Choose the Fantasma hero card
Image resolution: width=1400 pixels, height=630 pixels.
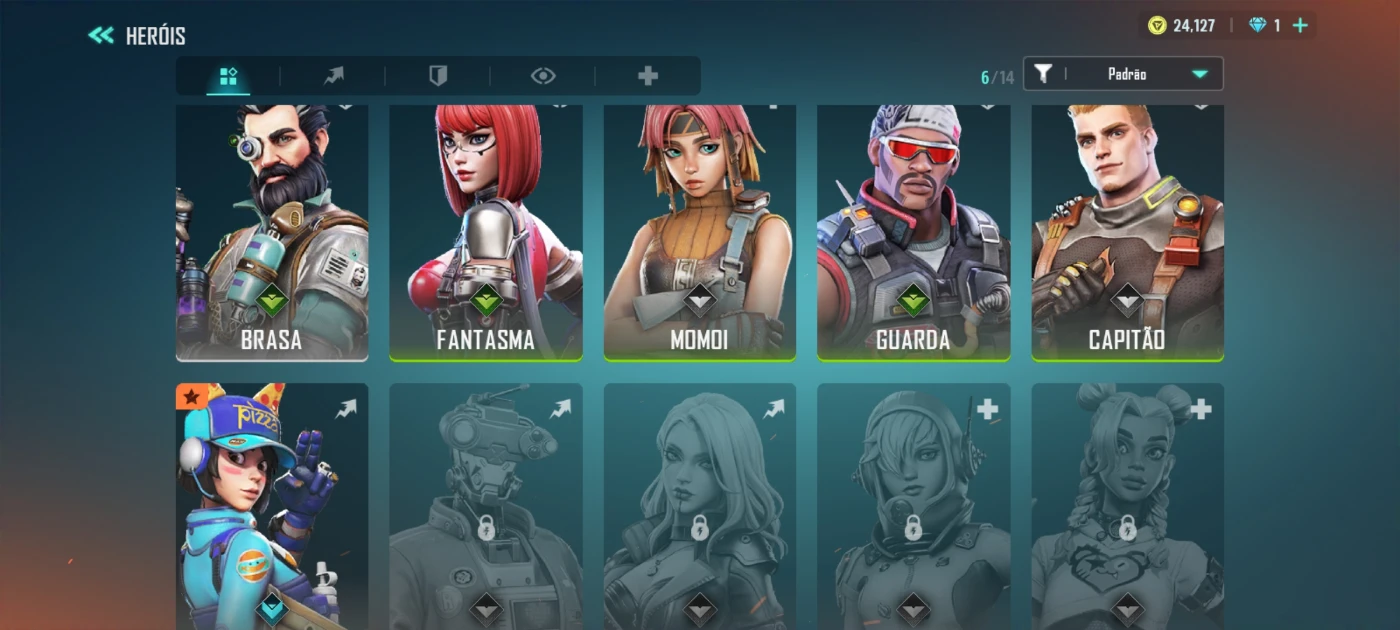[486, 232]
